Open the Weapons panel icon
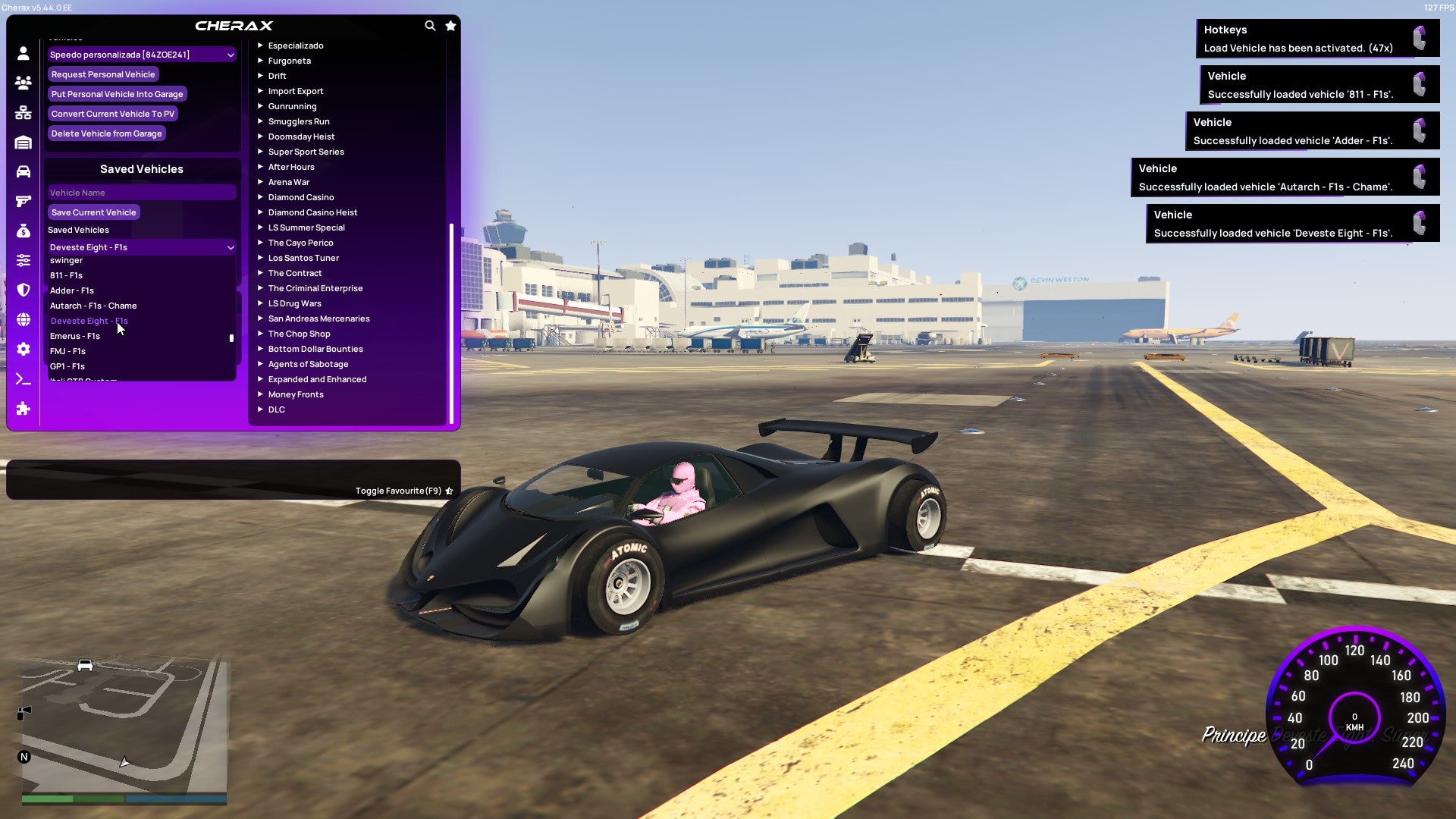The height and width of the screenshot is (819, 1456). [x=23, y=202]
